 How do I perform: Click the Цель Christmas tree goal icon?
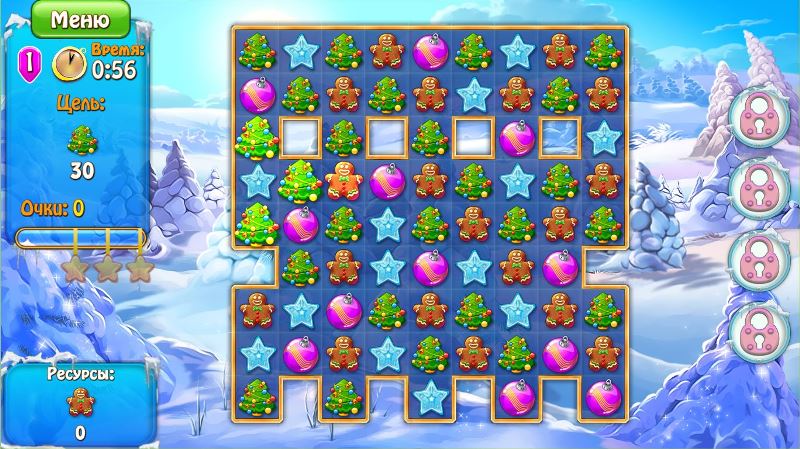[81, 142]
